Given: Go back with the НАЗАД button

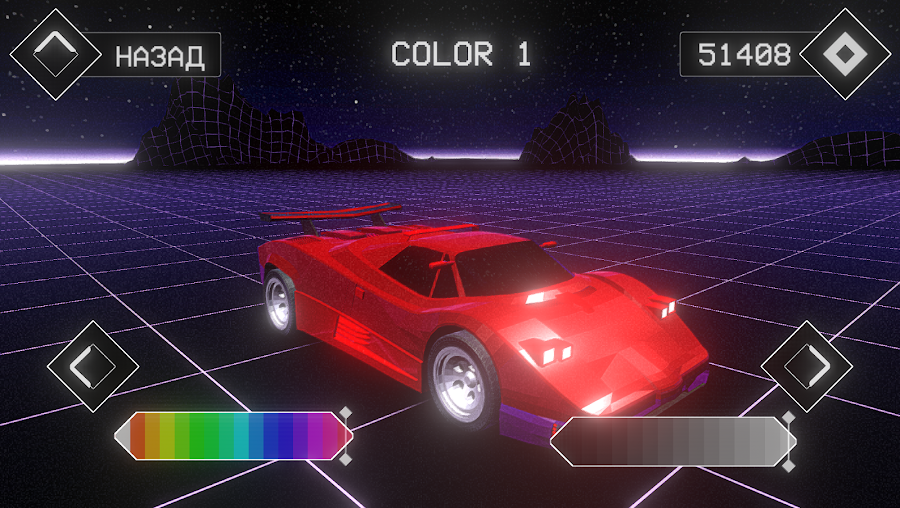Looking at the screenshot, I should coord(160,56).
